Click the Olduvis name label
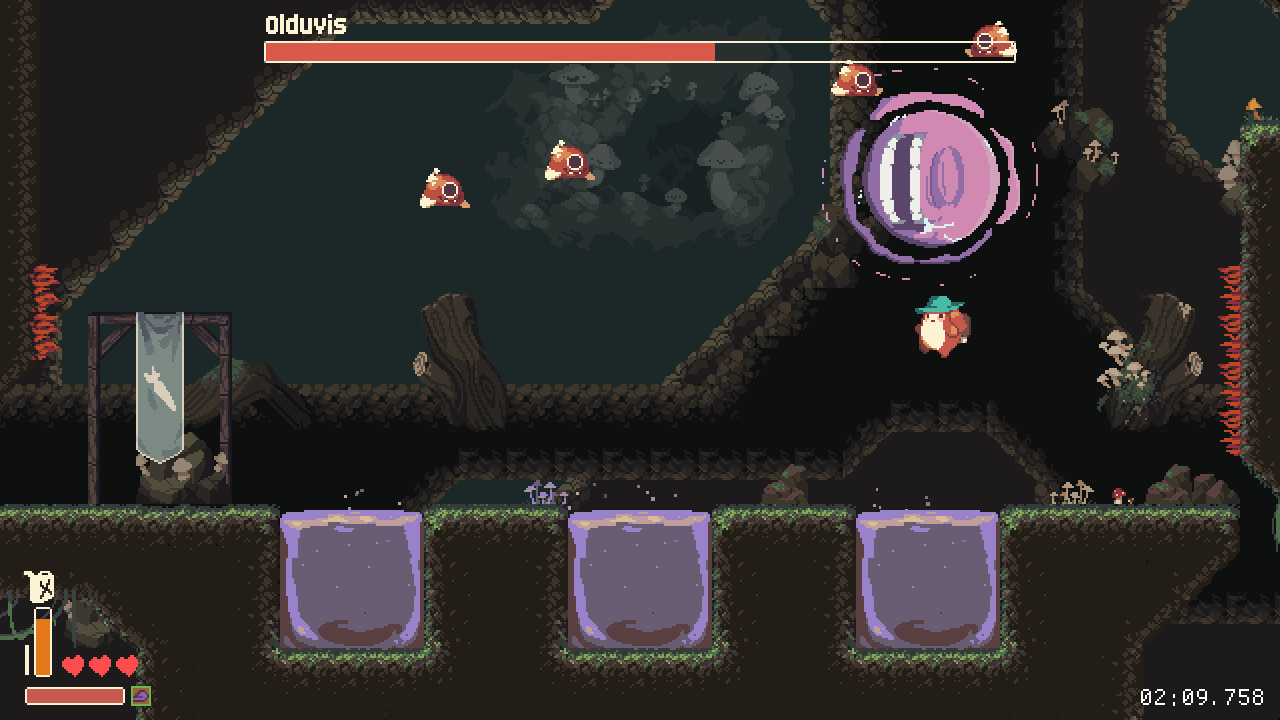1280x720 pixels. tap(303, 25)
